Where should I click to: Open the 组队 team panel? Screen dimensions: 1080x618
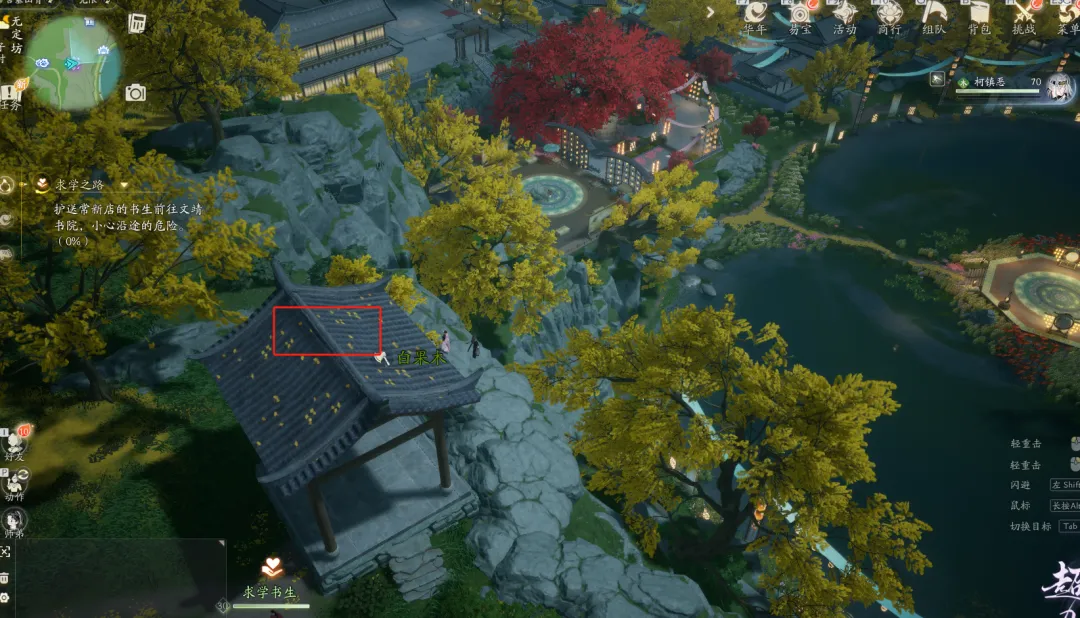[x=934, y=14]
